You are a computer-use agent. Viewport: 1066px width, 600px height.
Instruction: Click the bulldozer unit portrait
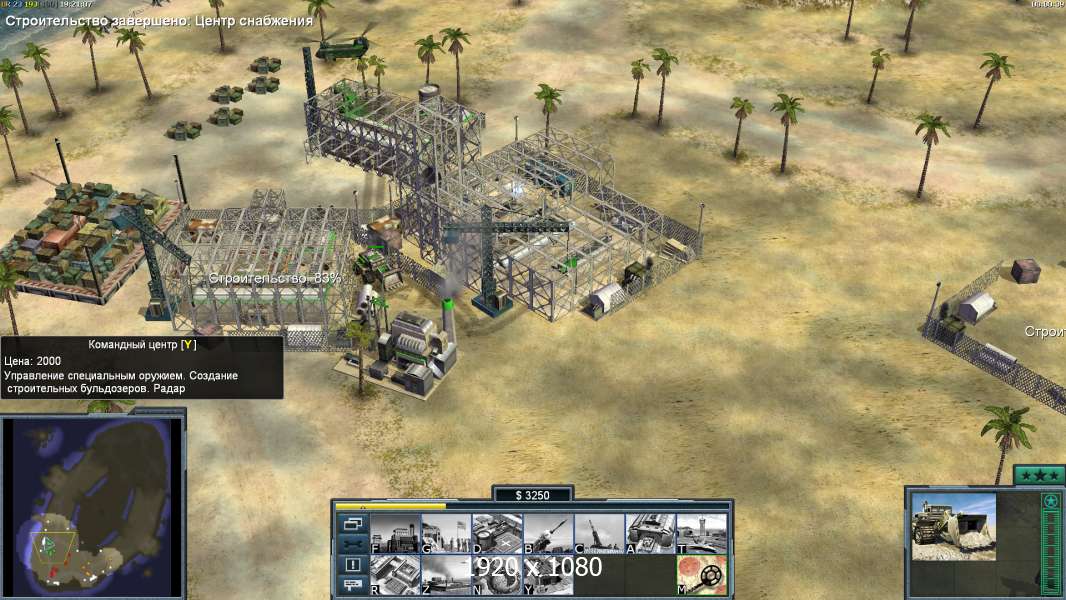[x=953, y=526]
